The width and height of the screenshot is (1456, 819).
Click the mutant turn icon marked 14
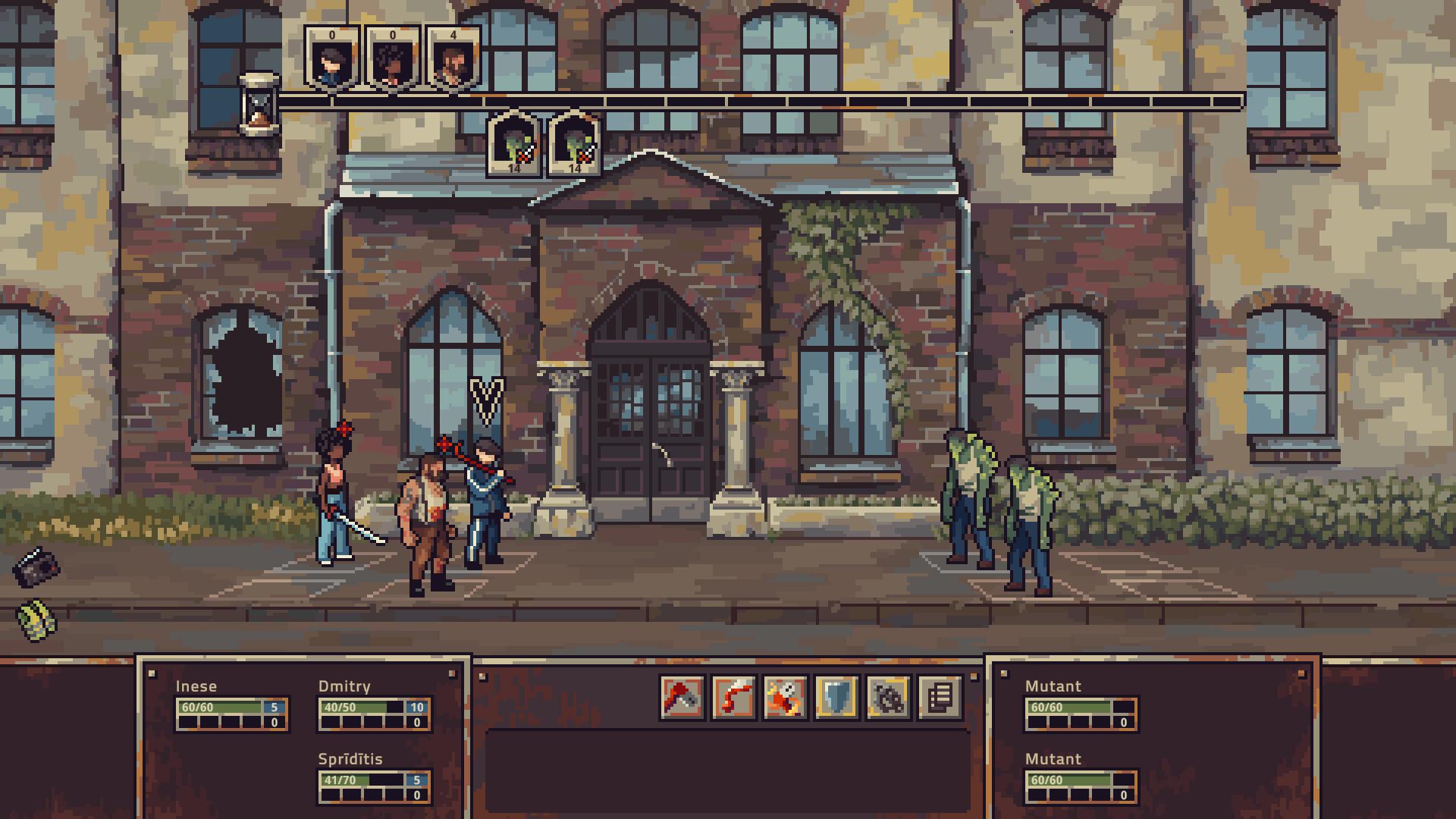pos(514,148)
